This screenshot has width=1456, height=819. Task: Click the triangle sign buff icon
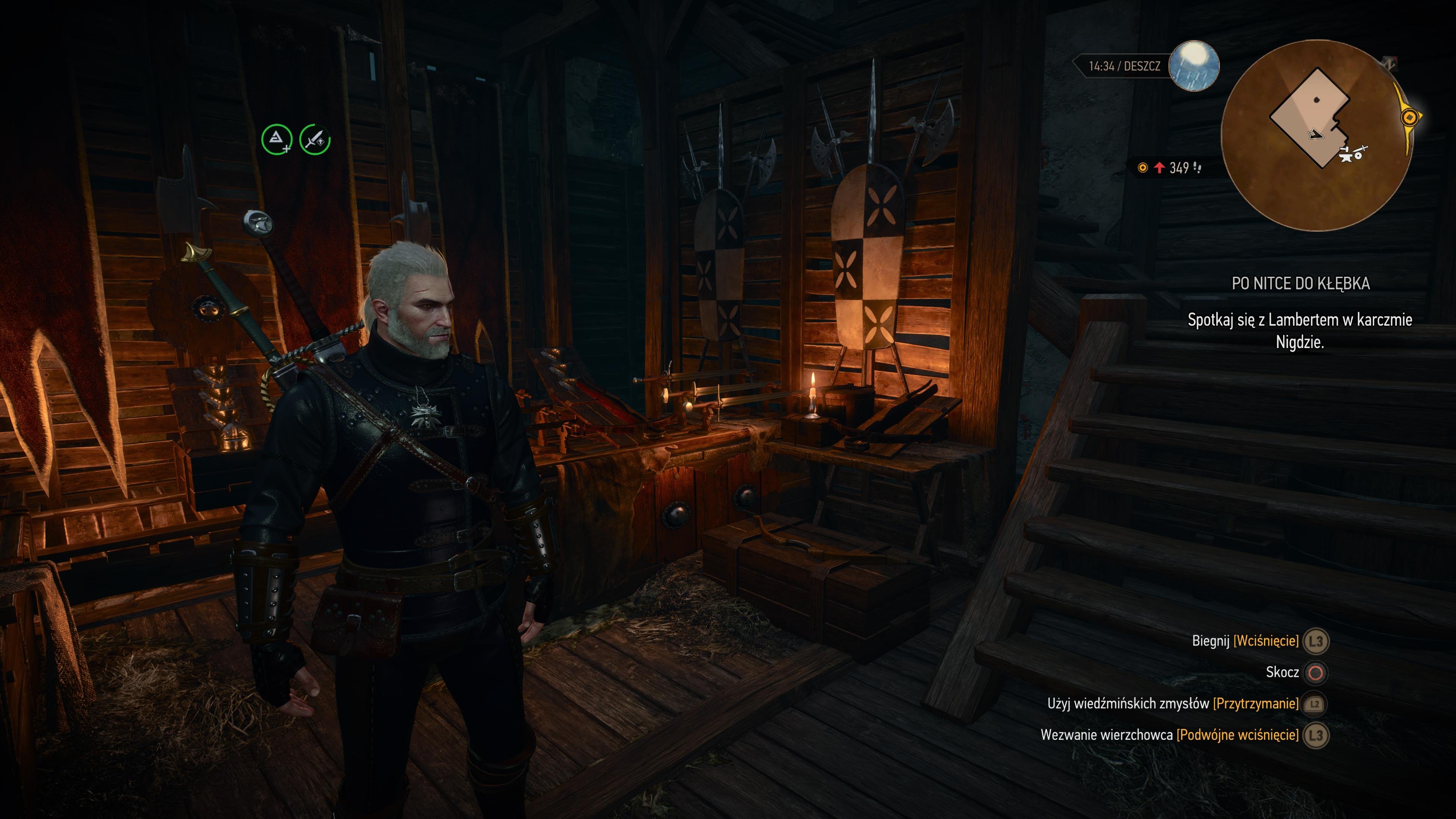(x=276, y=140)
